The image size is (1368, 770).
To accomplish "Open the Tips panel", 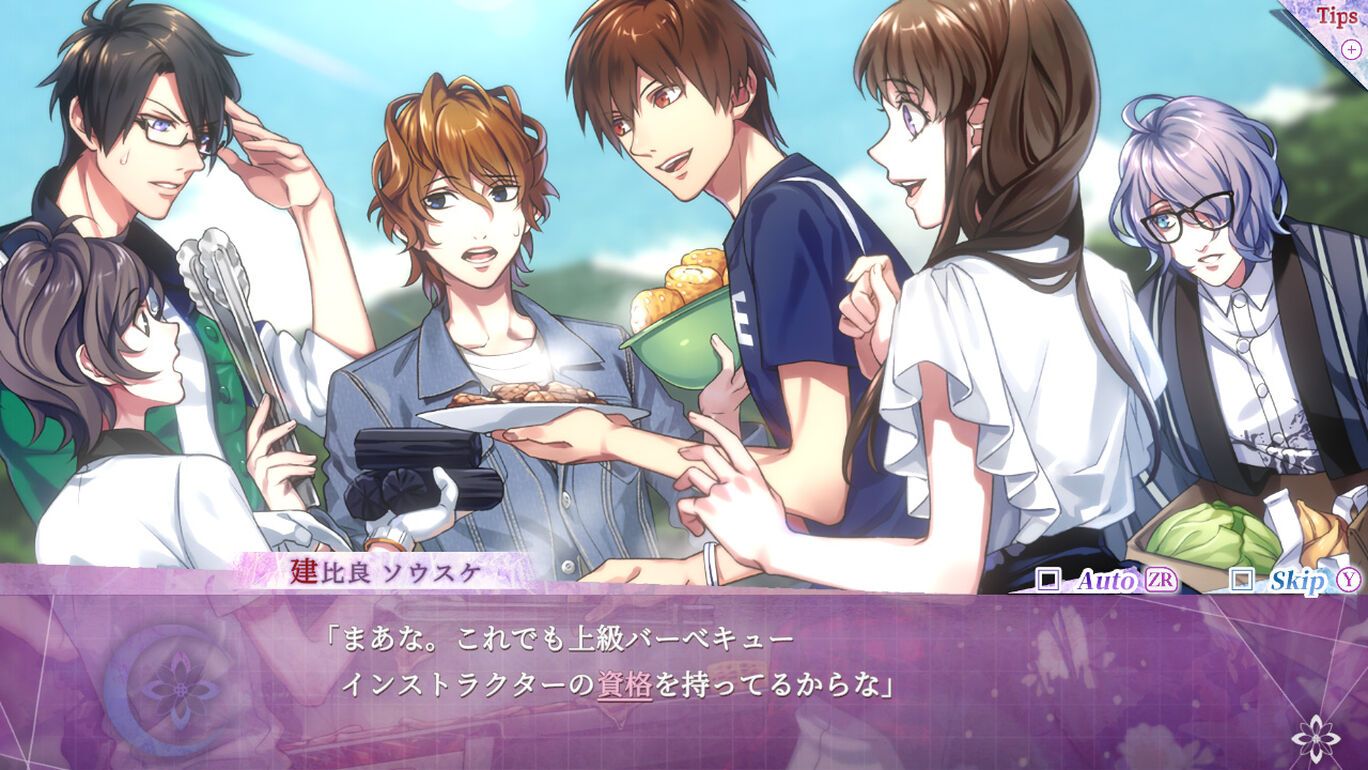I will coord(1337,18).
